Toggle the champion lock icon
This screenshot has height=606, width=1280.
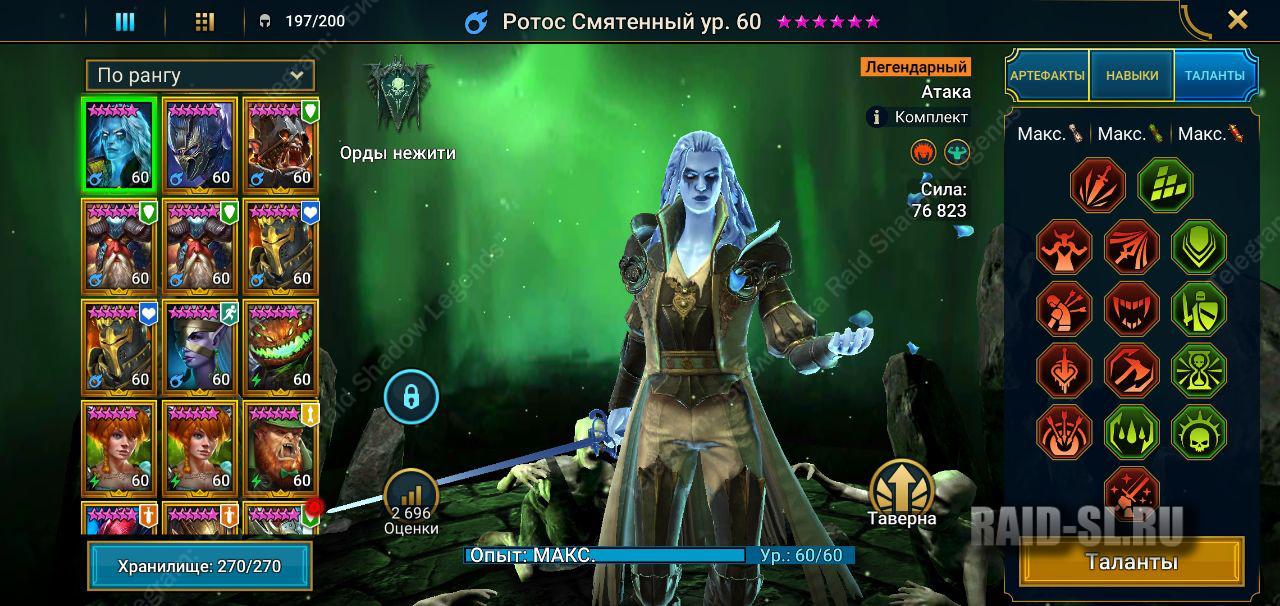point(411,397)
